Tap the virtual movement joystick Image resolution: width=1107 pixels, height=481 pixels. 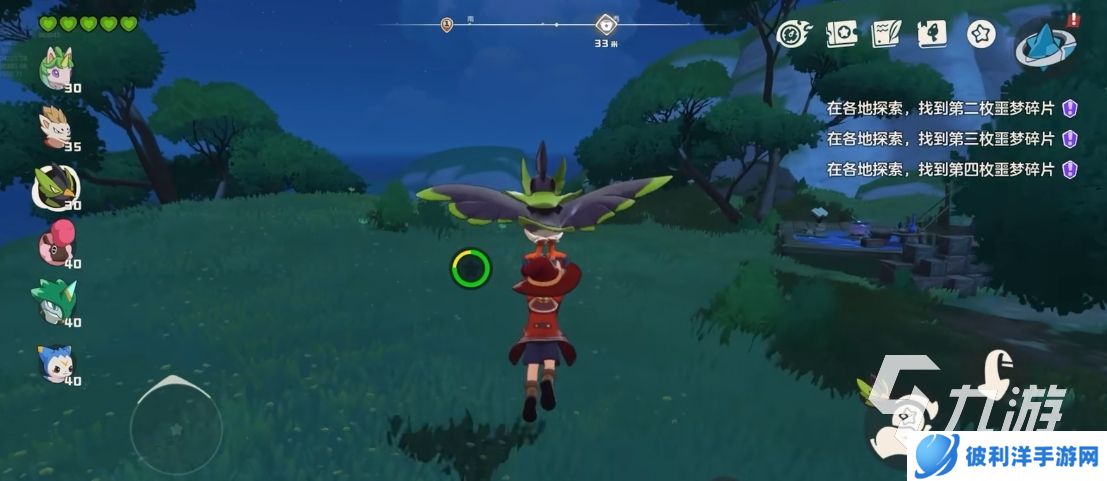point(175,427)
